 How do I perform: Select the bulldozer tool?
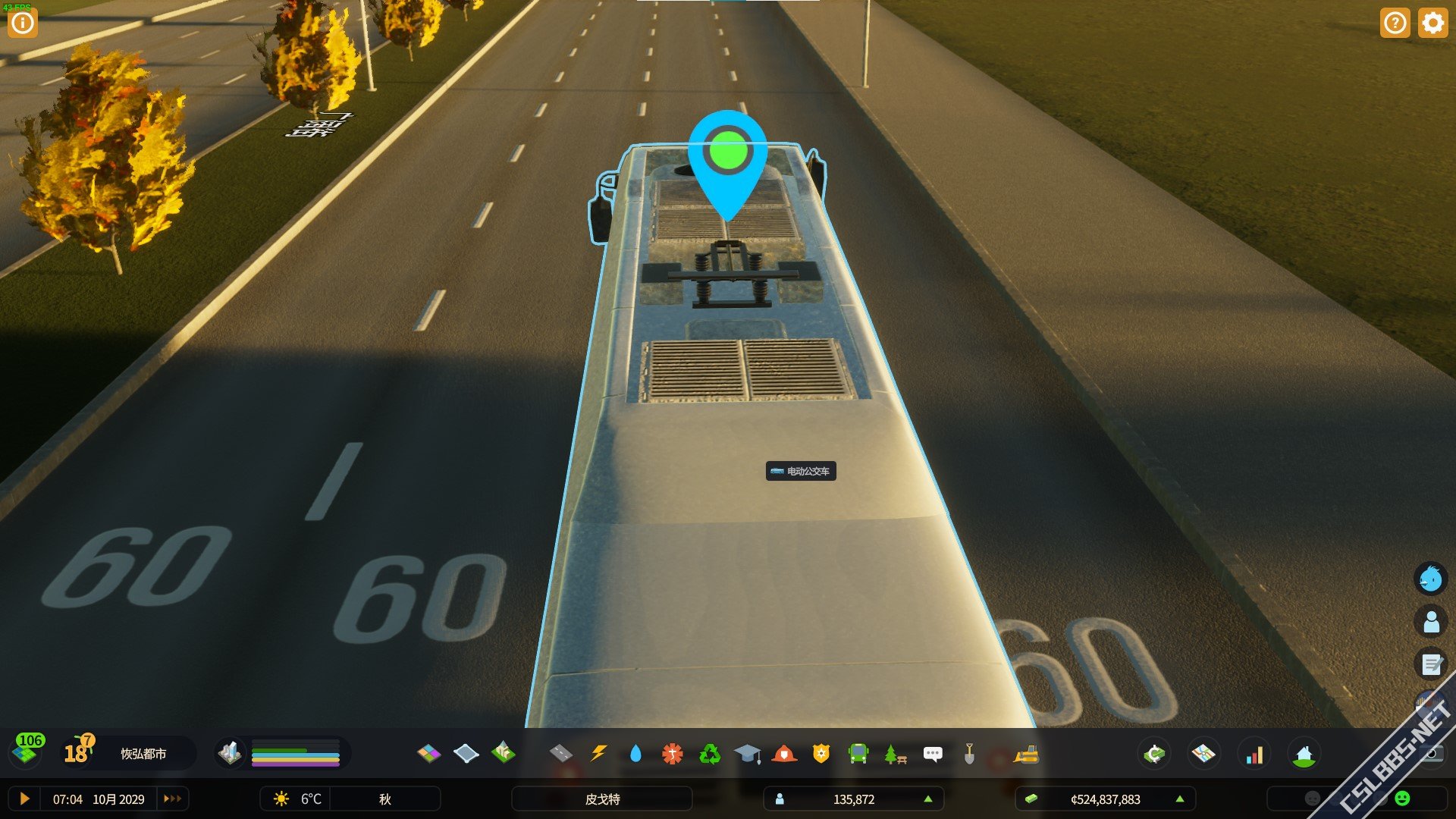click(x=1026, y=754)
